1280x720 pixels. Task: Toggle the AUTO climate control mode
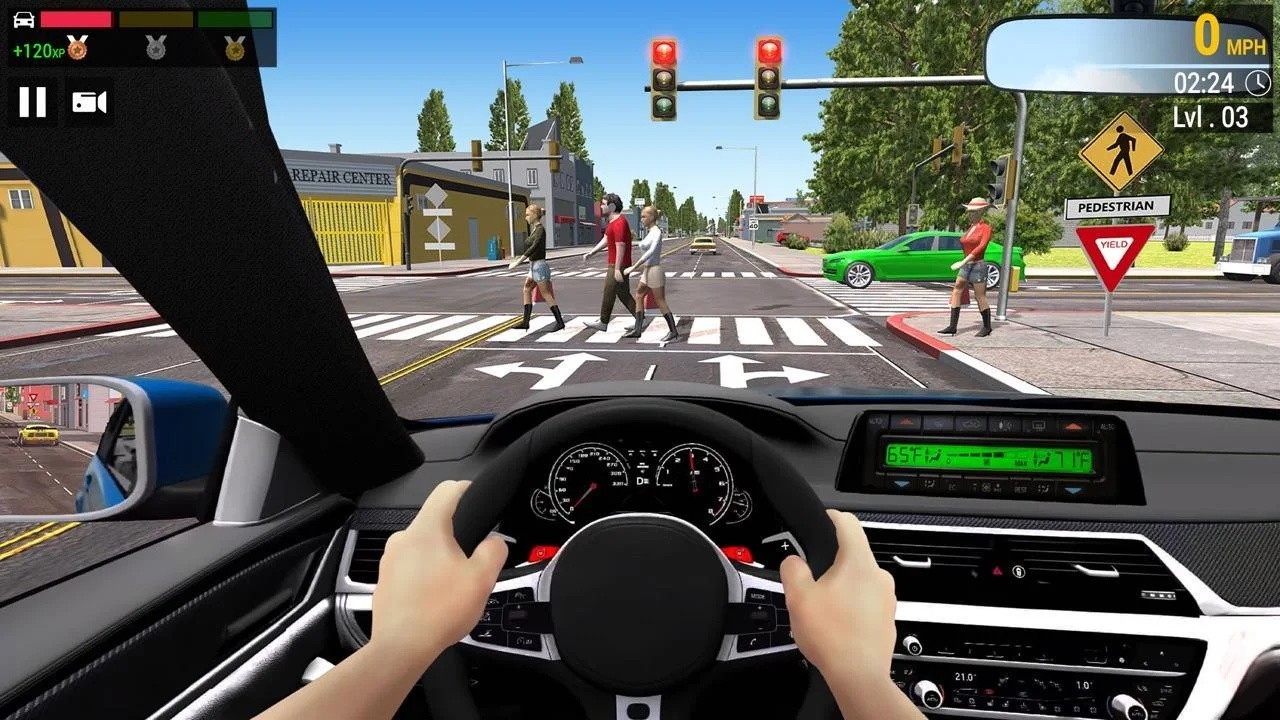tap(1108, 427)
